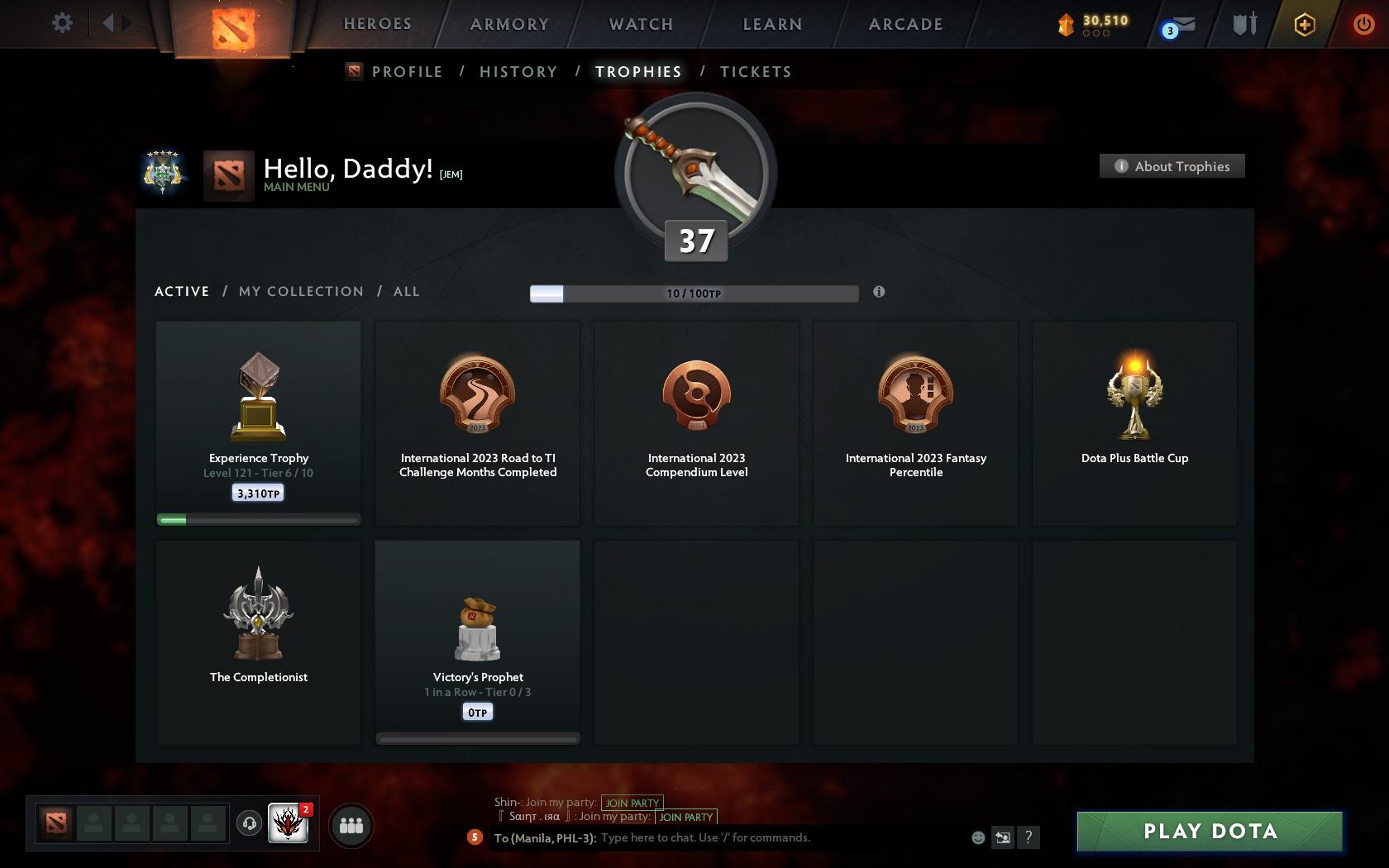Image resolution: width=1389 pixels, height=868 pixels.
Task: Switch to the TICKETS tab
Action: tap(755, 72)
